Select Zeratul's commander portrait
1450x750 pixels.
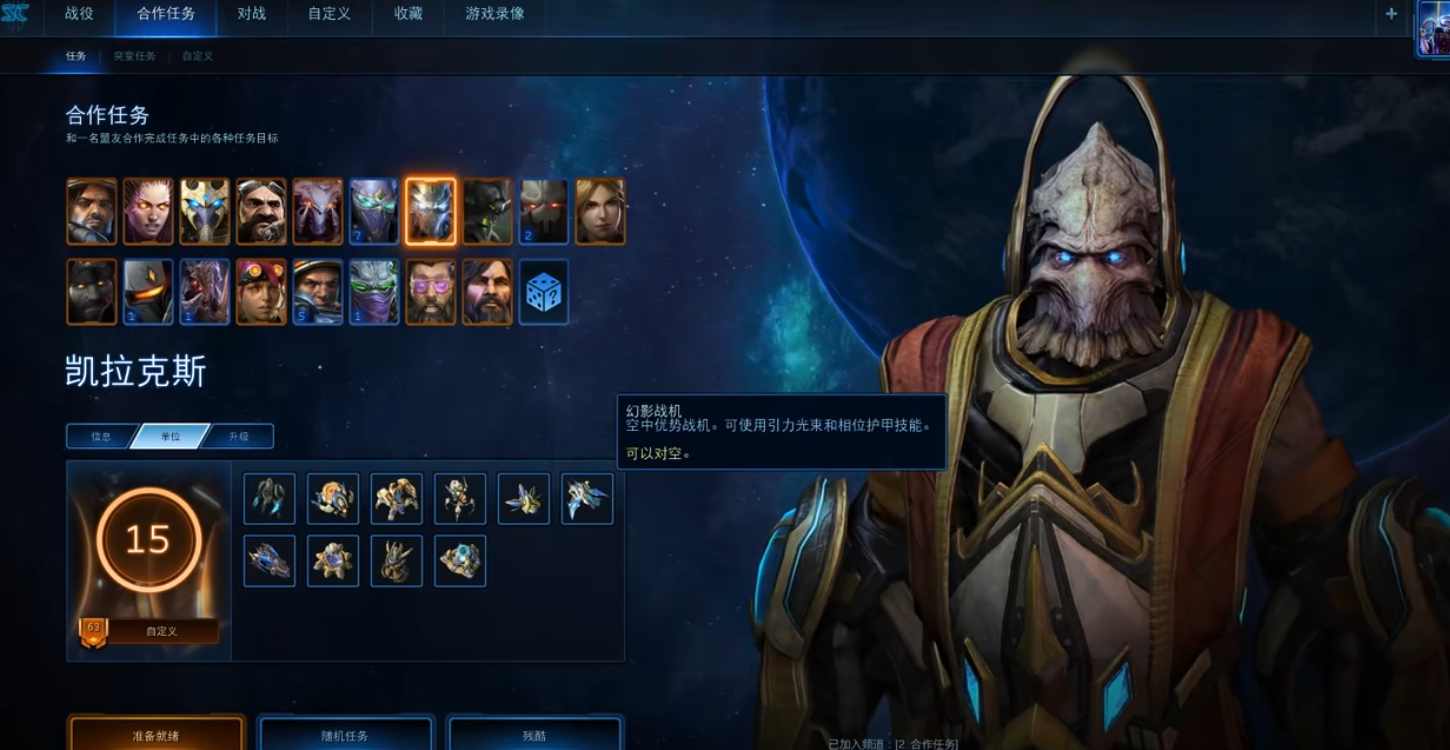click(x=374, y=291)
